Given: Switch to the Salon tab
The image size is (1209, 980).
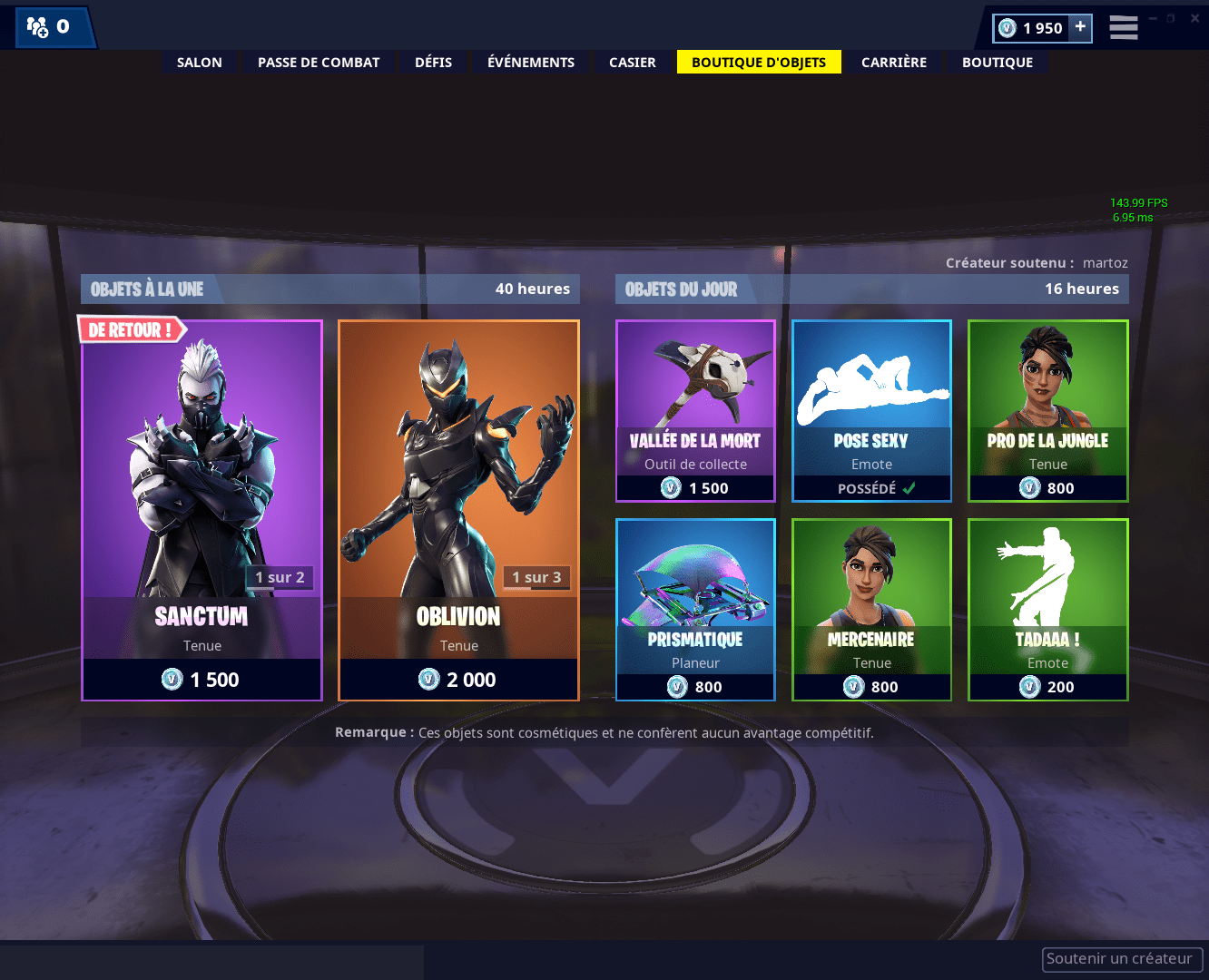Looking at the screenshot, I should click(200, 63).
